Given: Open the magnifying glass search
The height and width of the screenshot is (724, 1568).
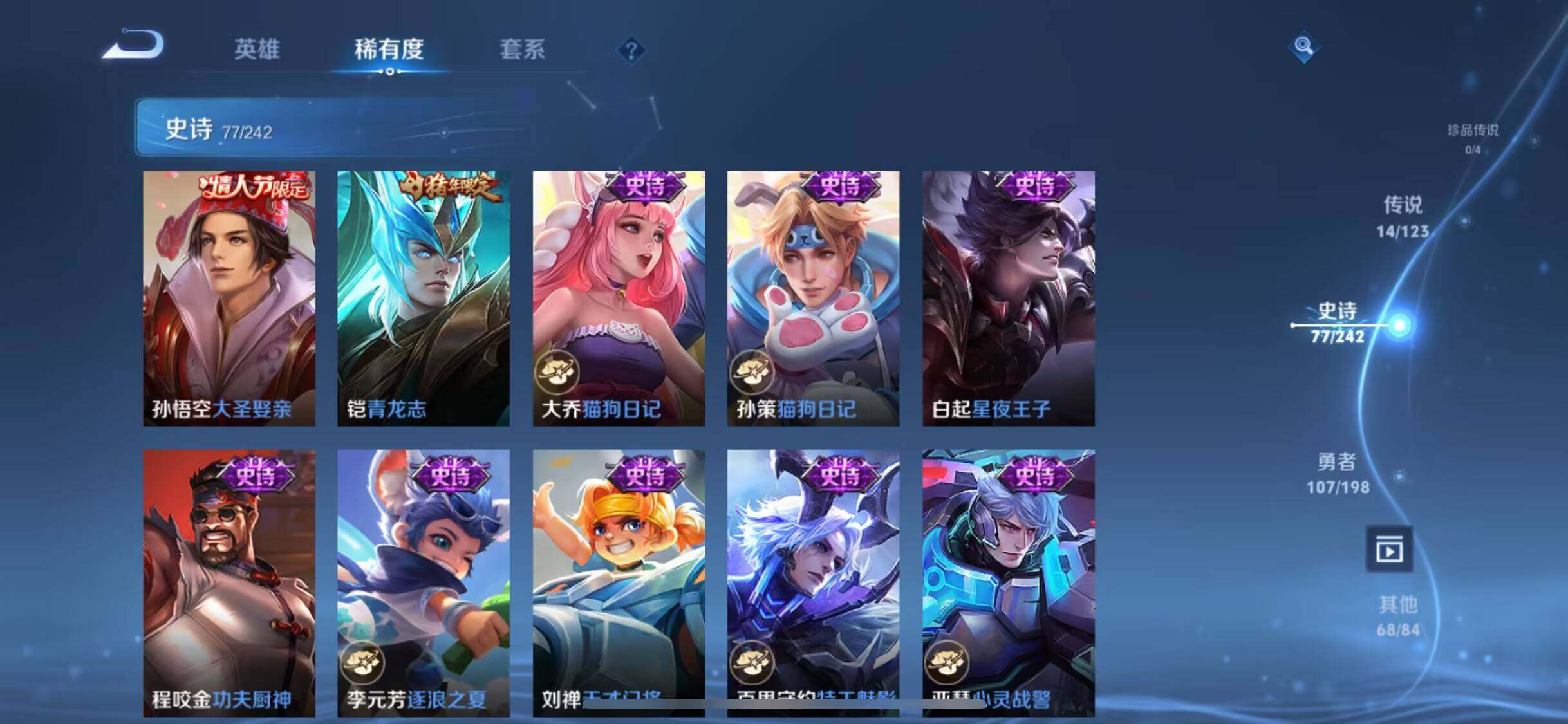Looking at the screenshot, I should (x=1303, y=46).
